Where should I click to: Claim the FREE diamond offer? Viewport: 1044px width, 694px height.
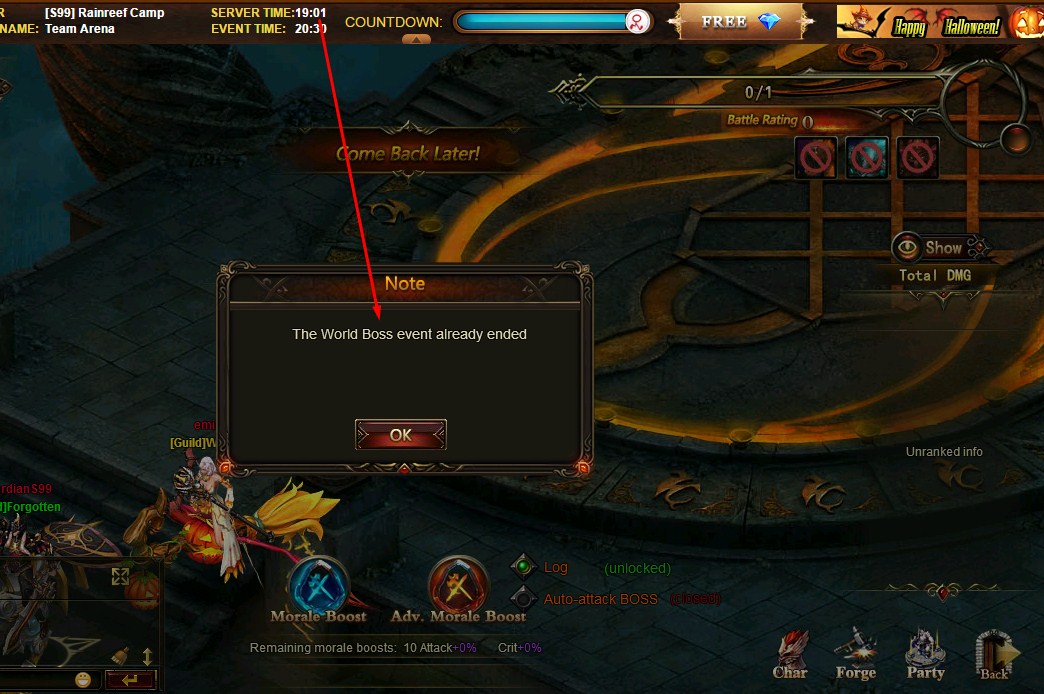click(740, 21)
